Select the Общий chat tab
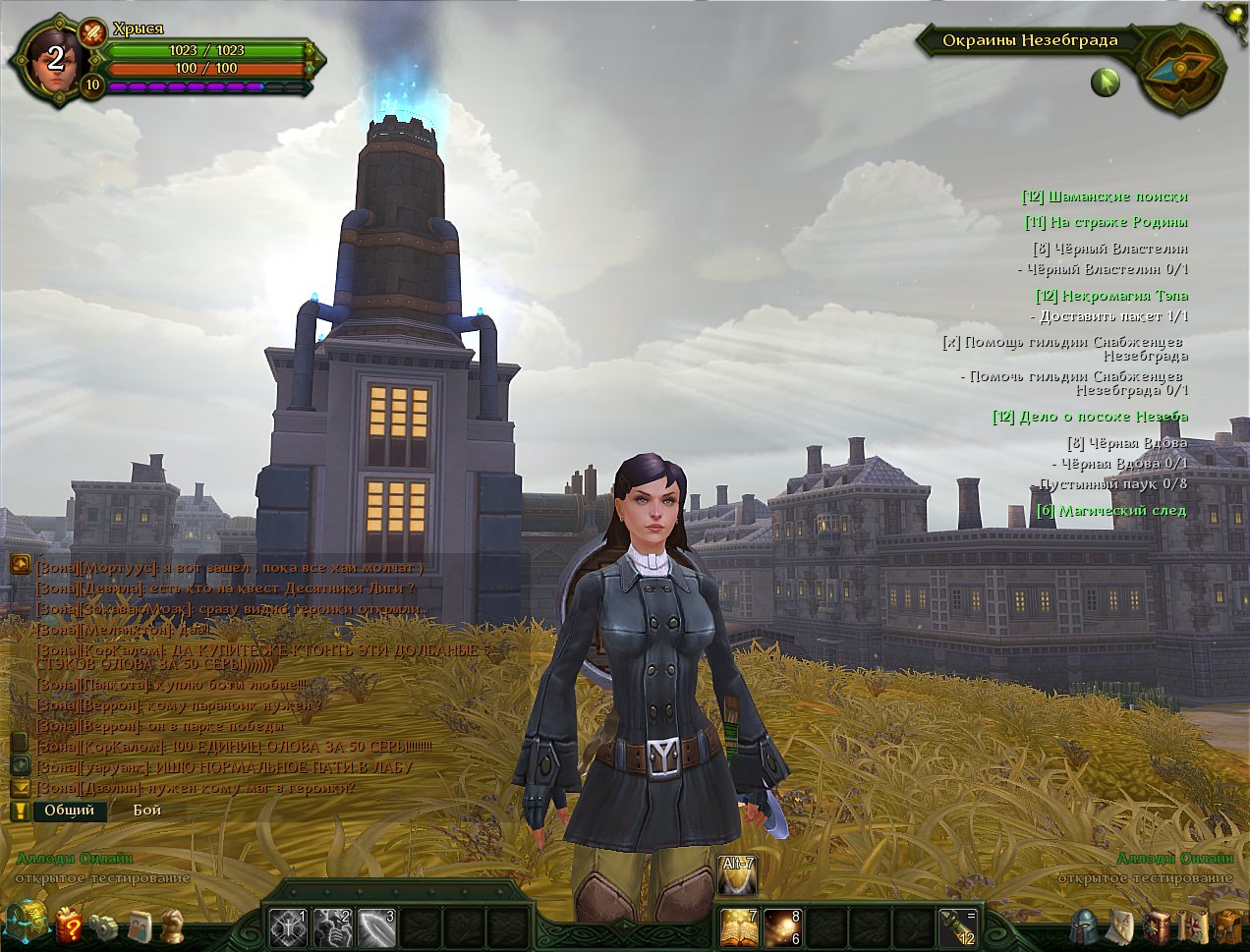1250x952 pixels. 69,811
